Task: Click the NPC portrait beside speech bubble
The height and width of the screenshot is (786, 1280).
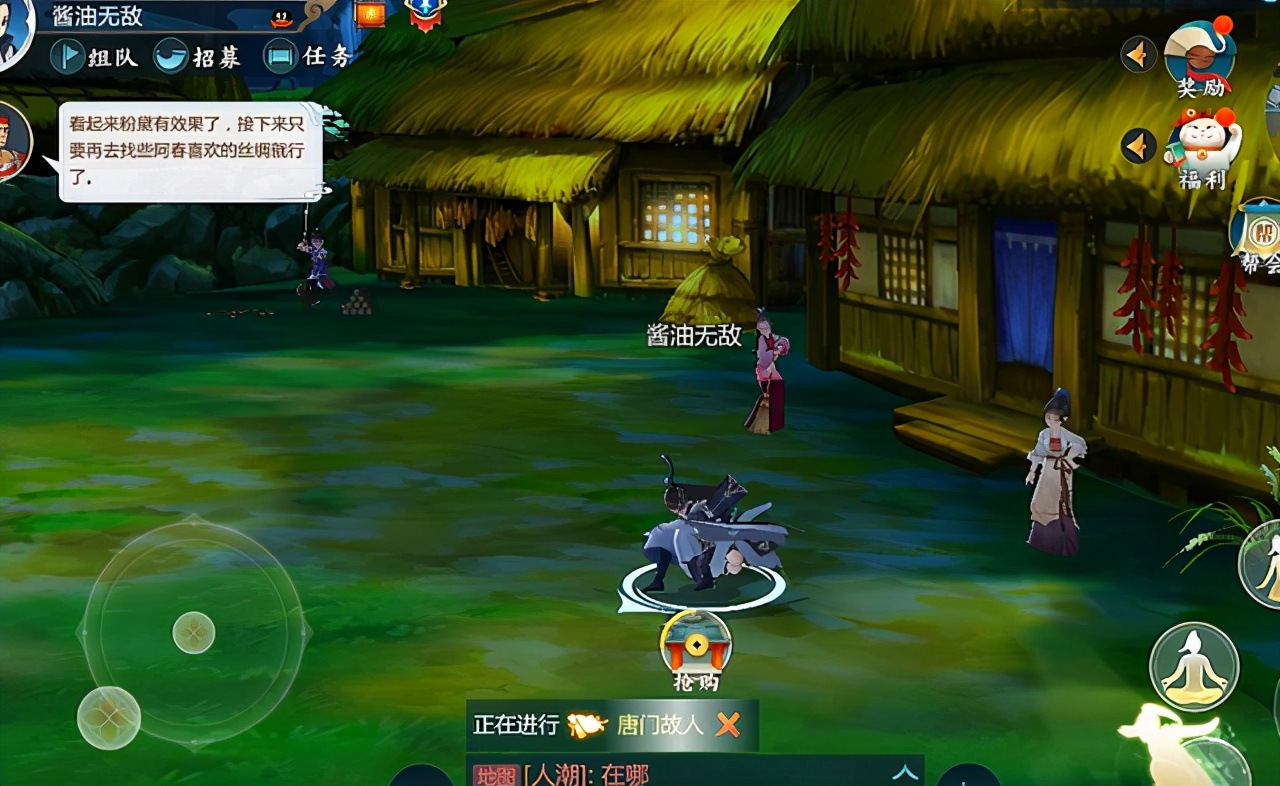Action: coord(10,142)
